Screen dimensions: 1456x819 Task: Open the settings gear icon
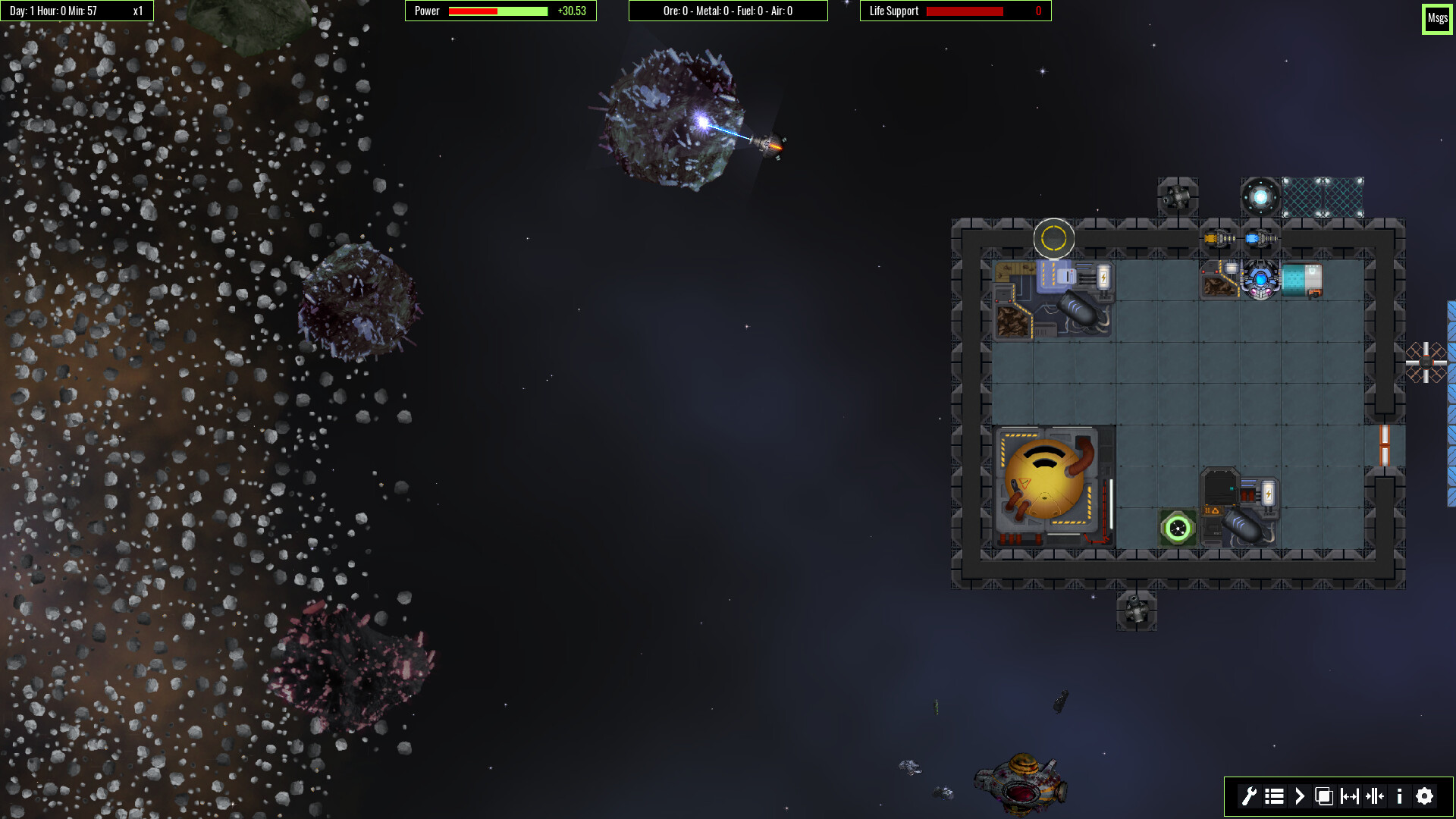pos(1424,797)
